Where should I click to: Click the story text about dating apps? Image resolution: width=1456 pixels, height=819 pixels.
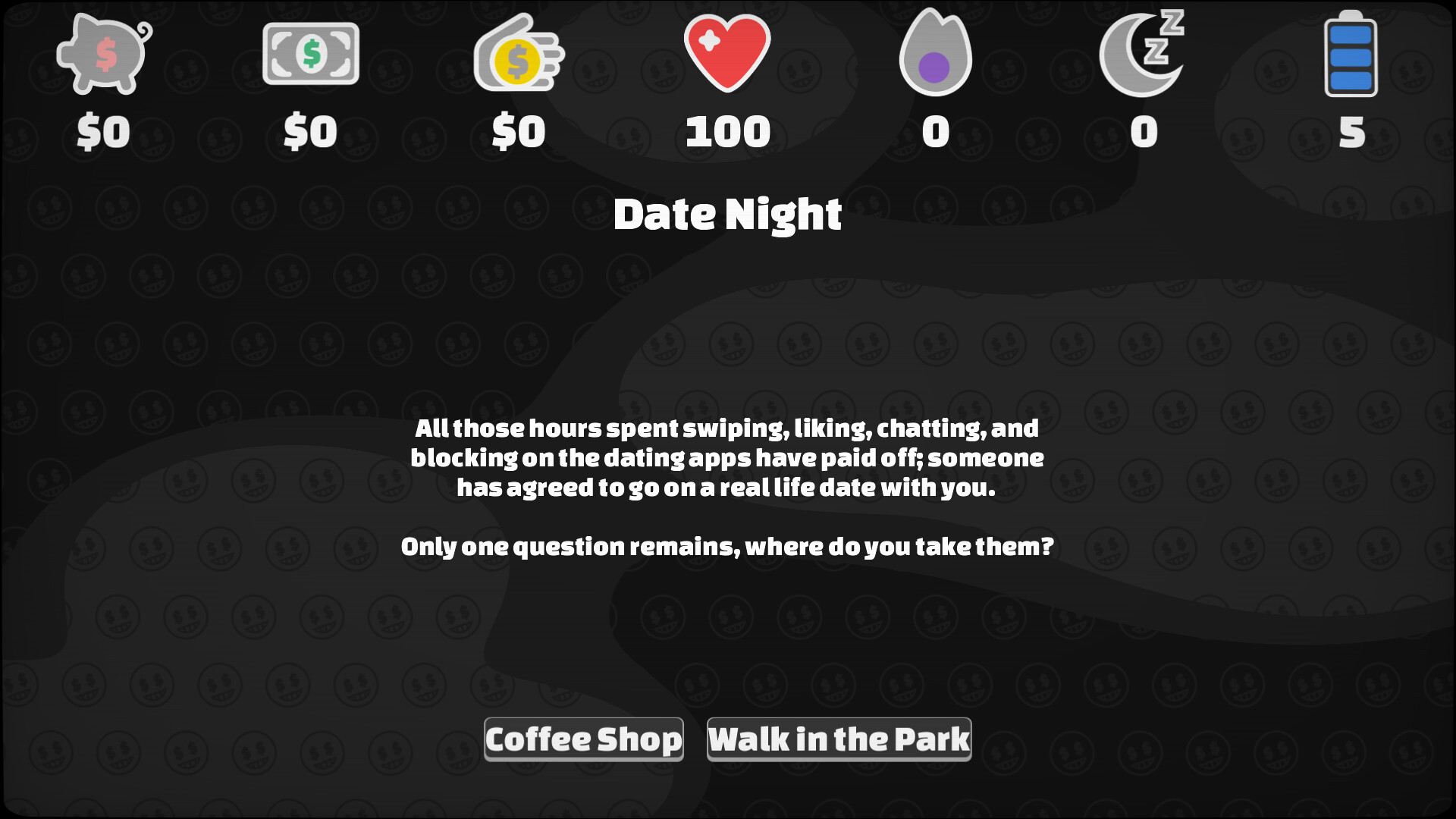[728, 457]
